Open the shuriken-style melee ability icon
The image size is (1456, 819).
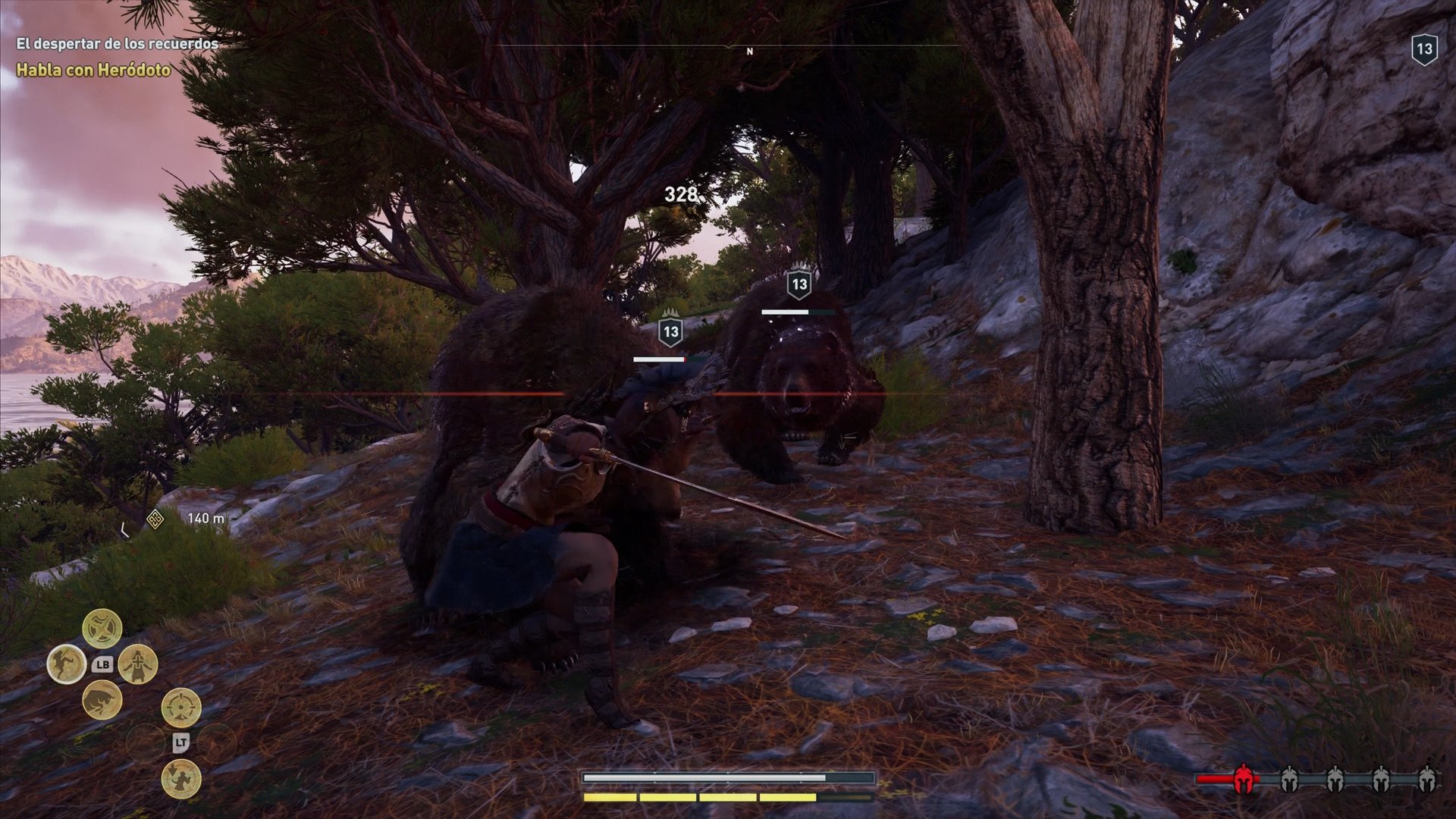pyautogui.click(x=102, y=626)
